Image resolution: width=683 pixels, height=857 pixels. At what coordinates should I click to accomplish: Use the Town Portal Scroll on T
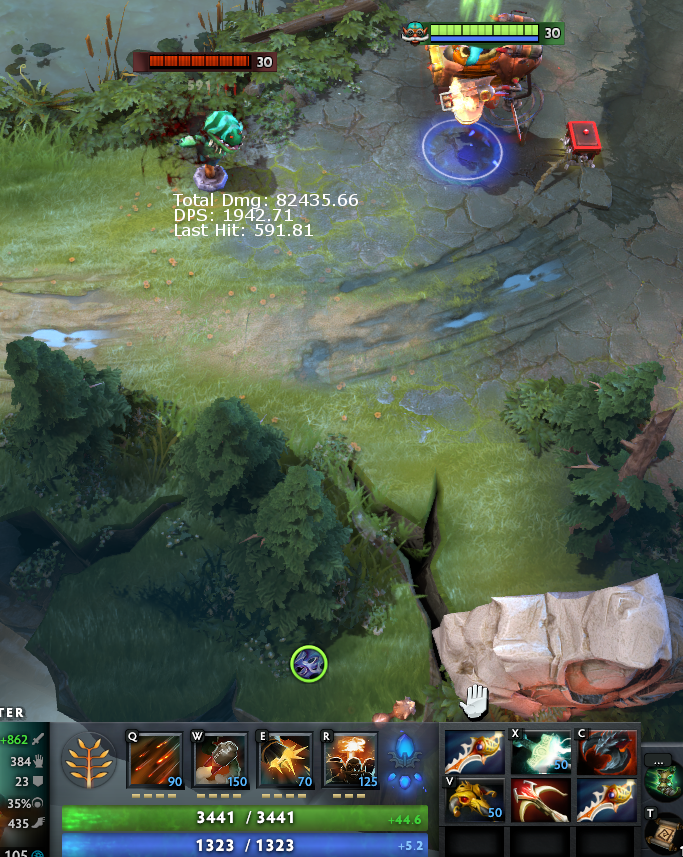click(664, 832)
